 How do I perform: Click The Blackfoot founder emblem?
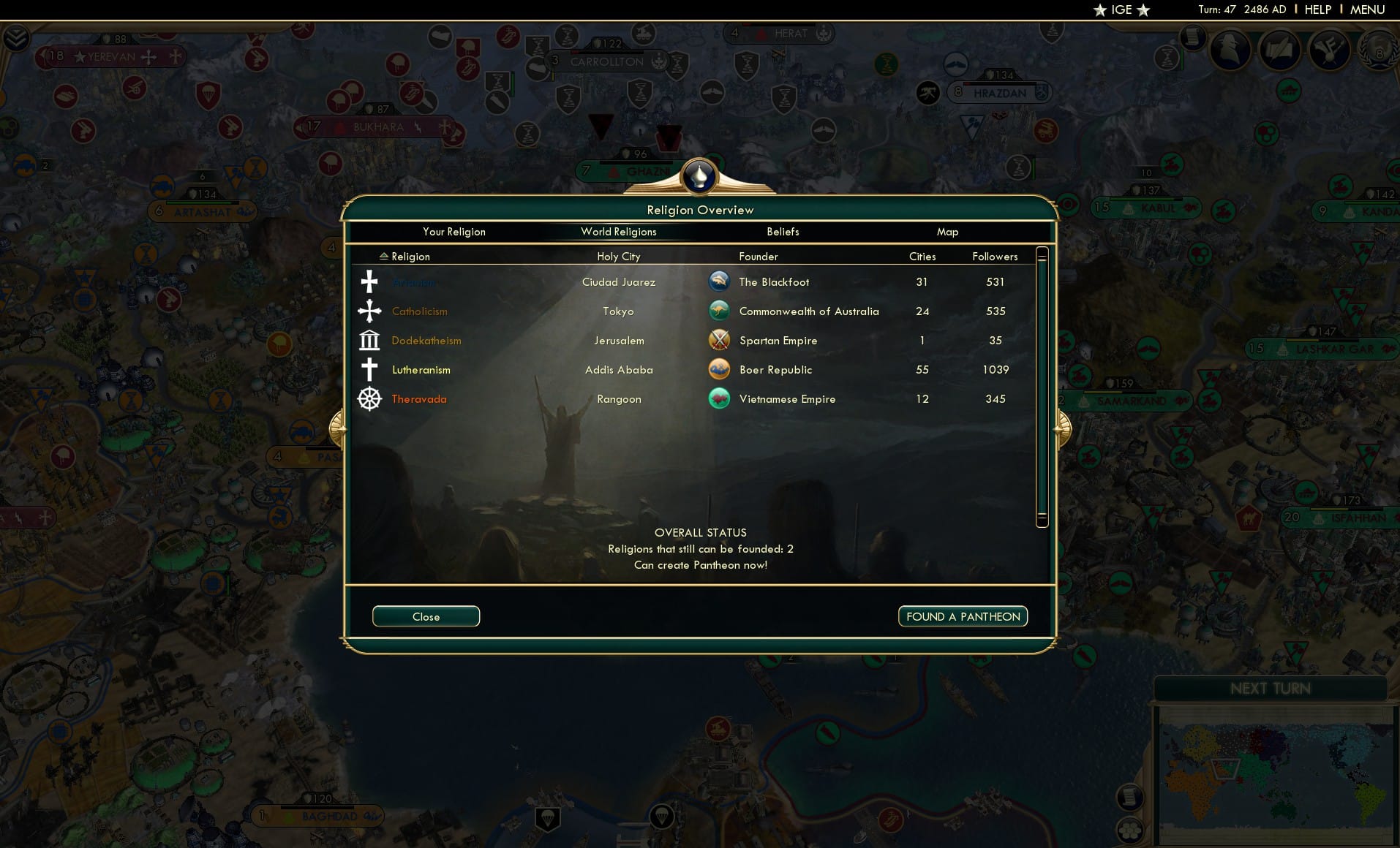[x=720, y=281]
